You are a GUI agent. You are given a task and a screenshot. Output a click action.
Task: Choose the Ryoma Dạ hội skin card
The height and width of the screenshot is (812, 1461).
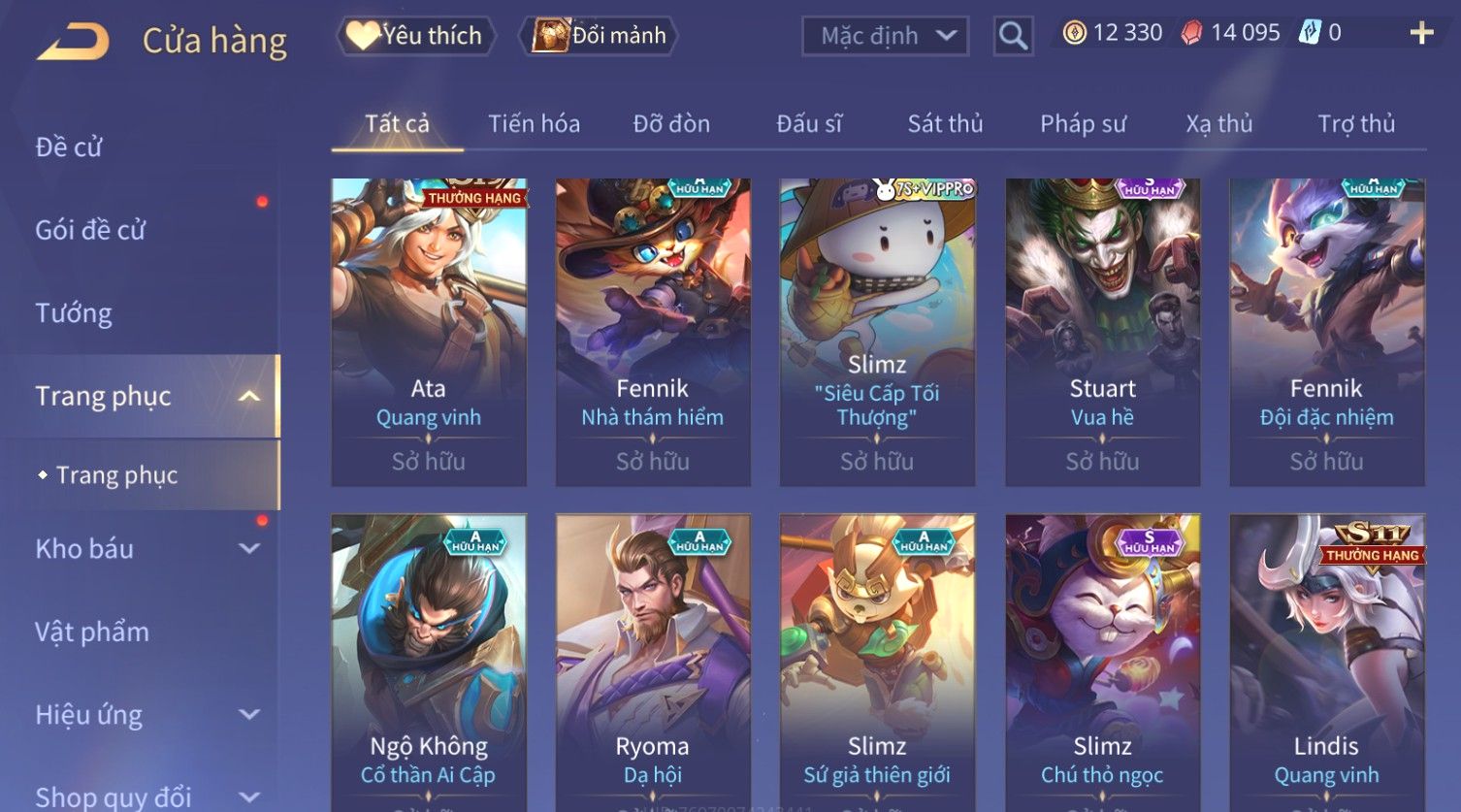coord(653,660)
